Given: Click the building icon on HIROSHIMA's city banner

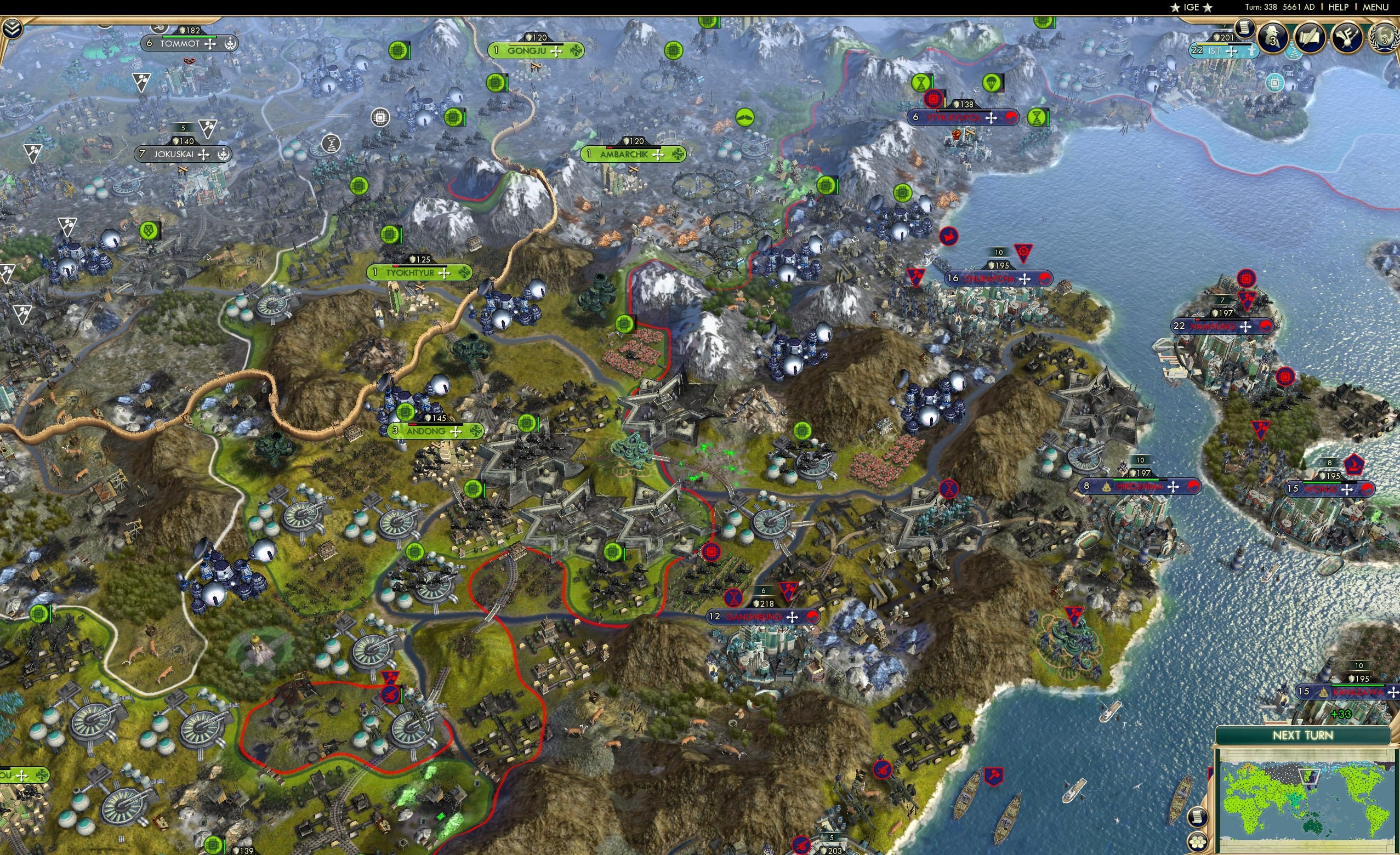Looking at the screenshot, I should tap(1107, 487).
